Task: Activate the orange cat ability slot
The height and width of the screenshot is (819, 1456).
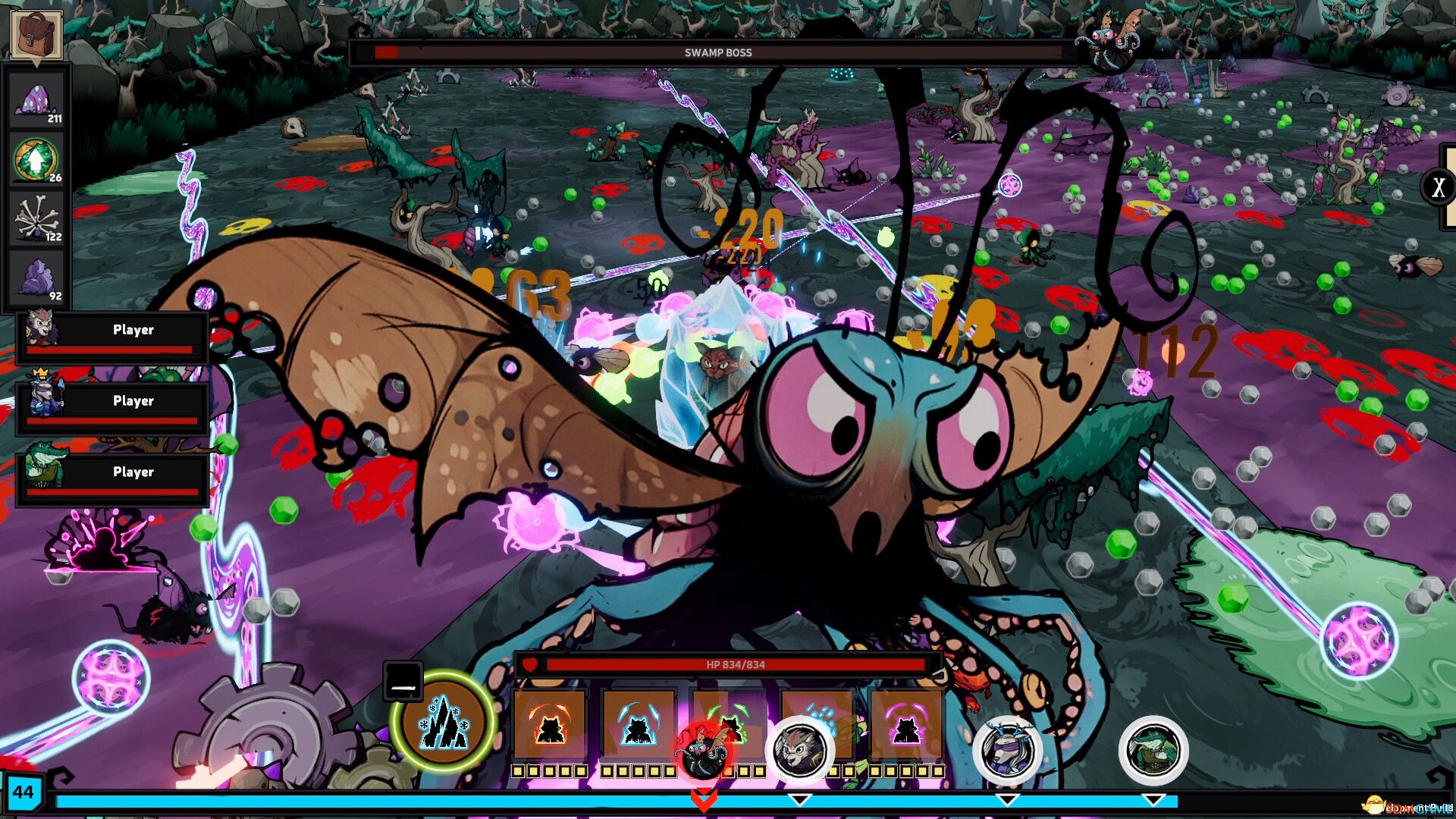Action: pyautogui.click(x=553, y=726)
